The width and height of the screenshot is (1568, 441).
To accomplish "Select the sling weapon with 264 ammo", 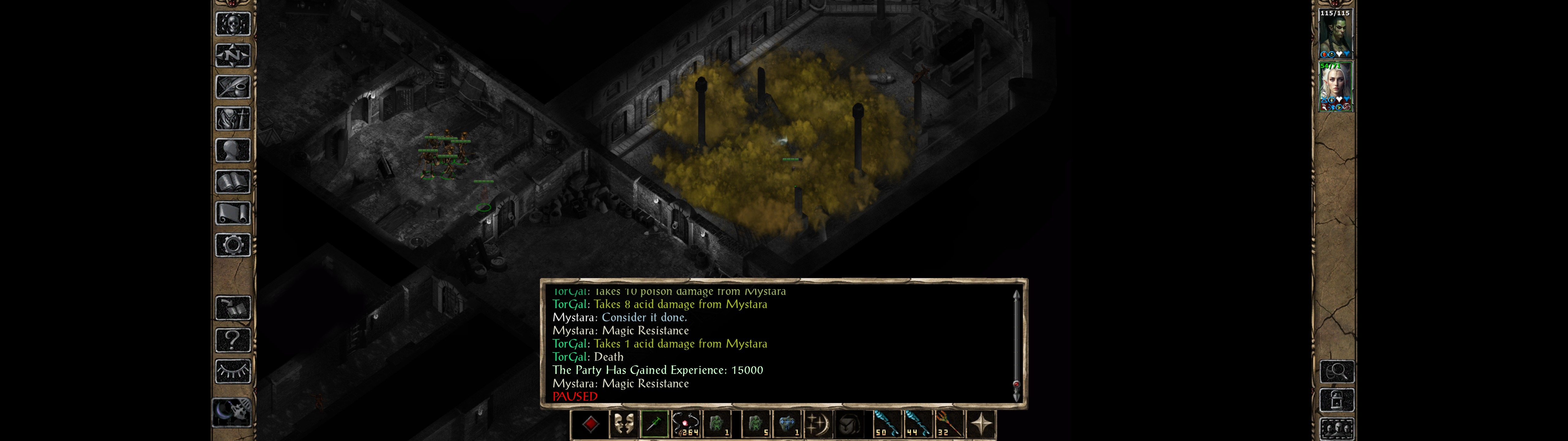I will (686, 424).
